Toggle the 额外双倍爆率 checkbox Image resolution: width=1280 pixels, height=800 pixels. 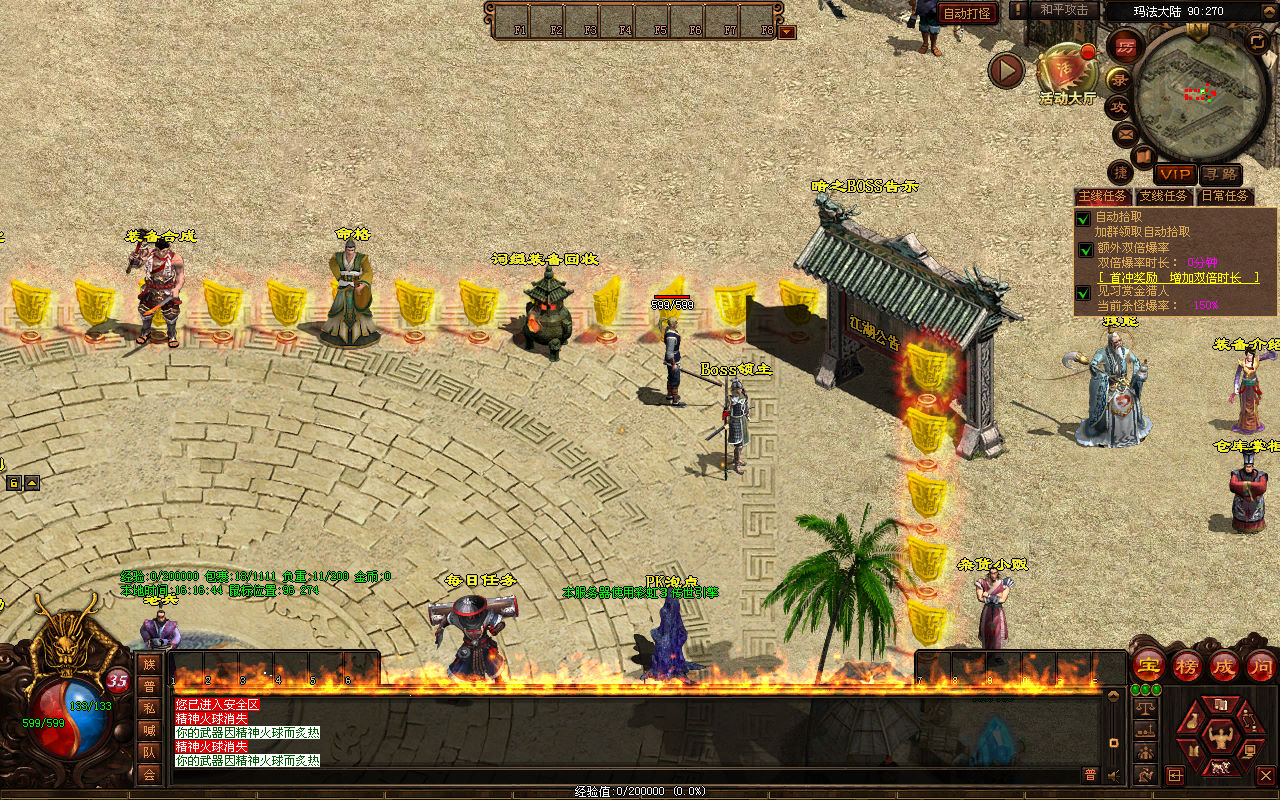point(1085,249)
